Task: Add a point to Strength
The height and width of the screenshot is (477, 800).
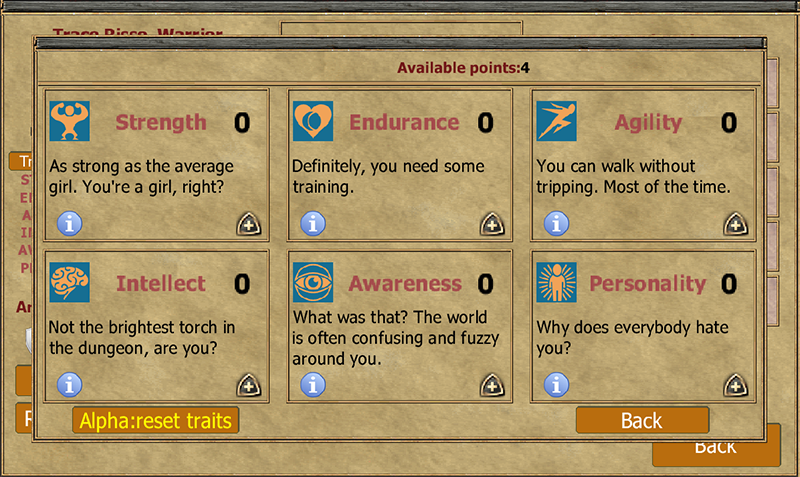Action: (x=248, y=224)
